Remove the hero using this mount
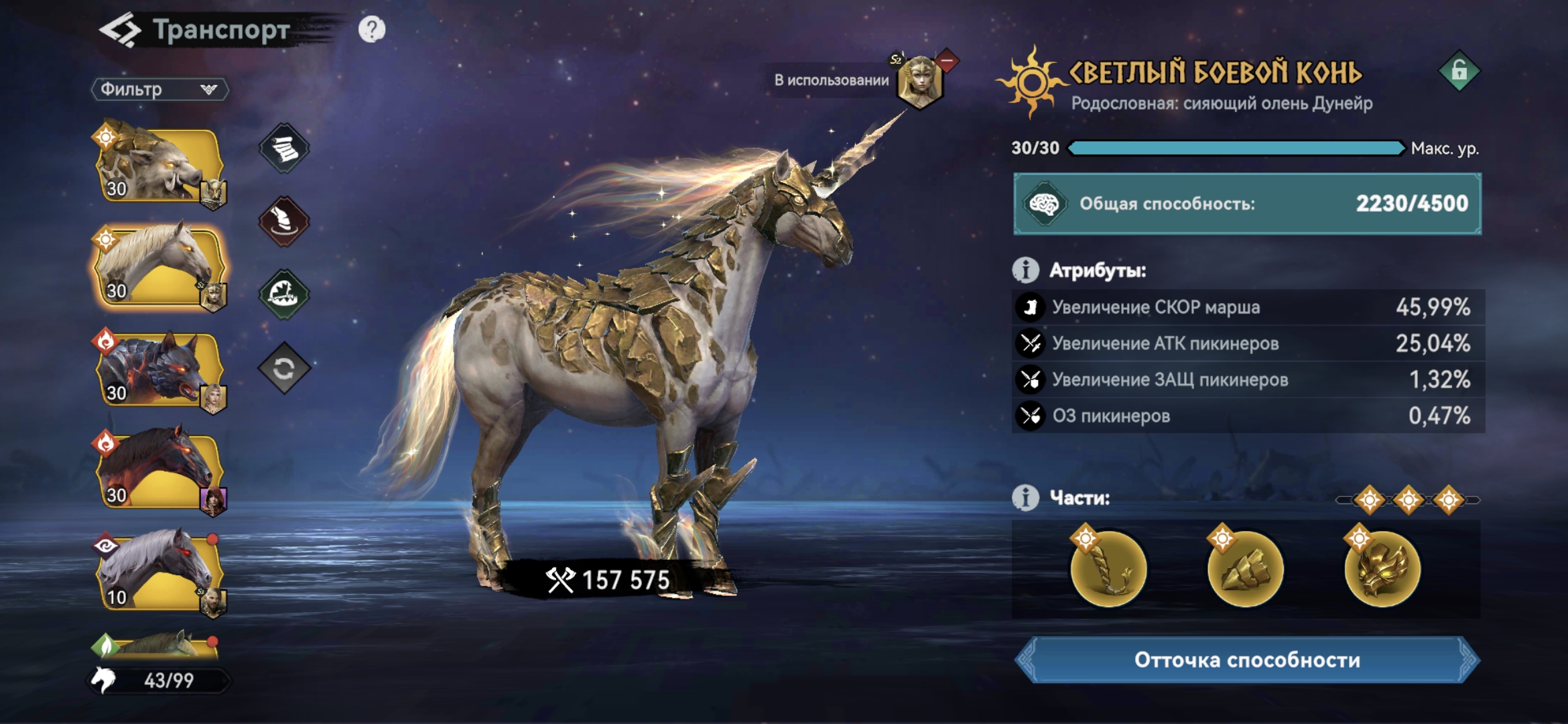 [x=947, y=61]
